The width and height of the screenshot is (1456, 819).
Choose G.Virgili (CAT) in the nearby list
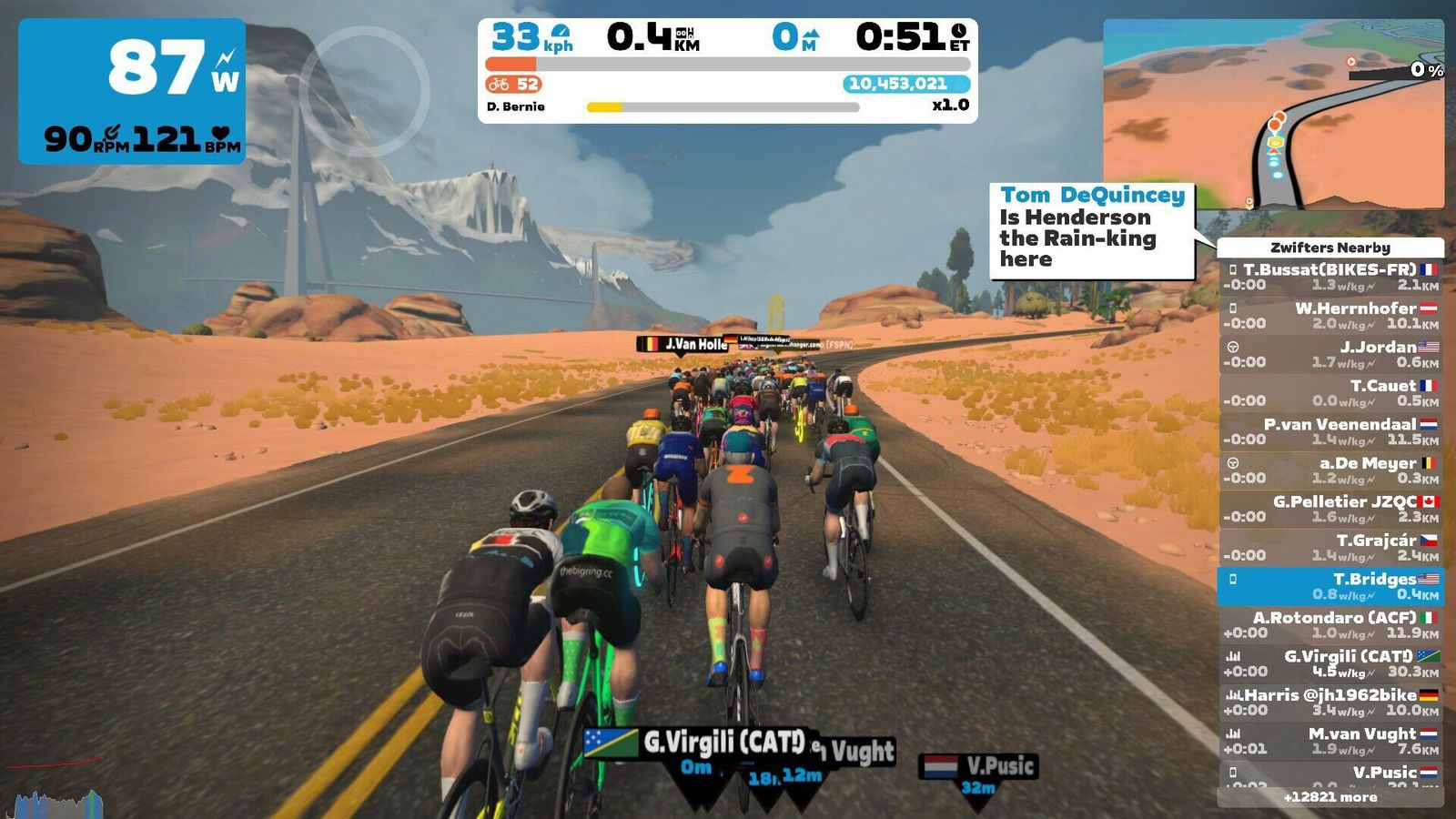pos(1330,663)
